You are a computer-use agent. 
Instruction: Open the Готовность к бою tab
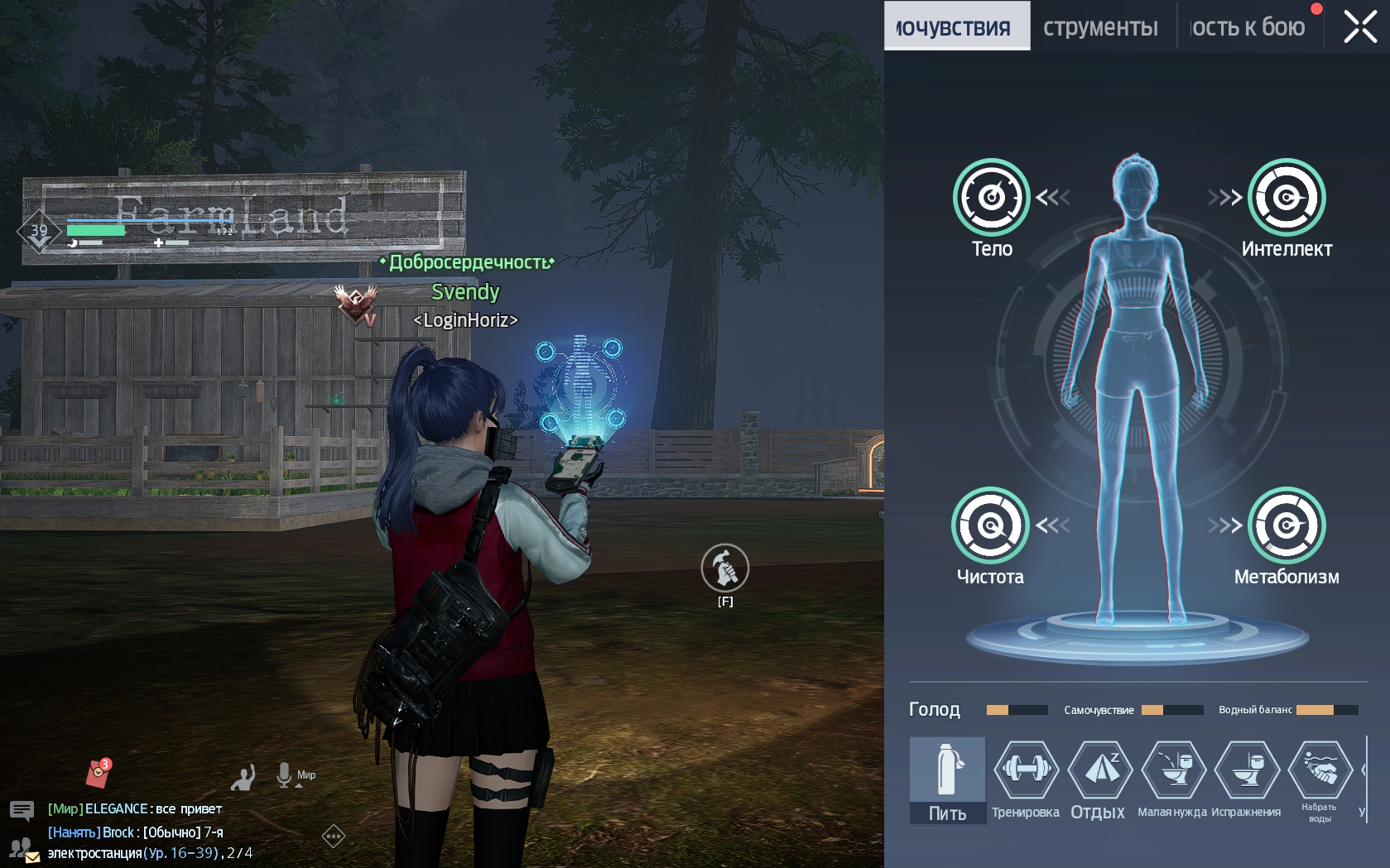coord(1248,27)
